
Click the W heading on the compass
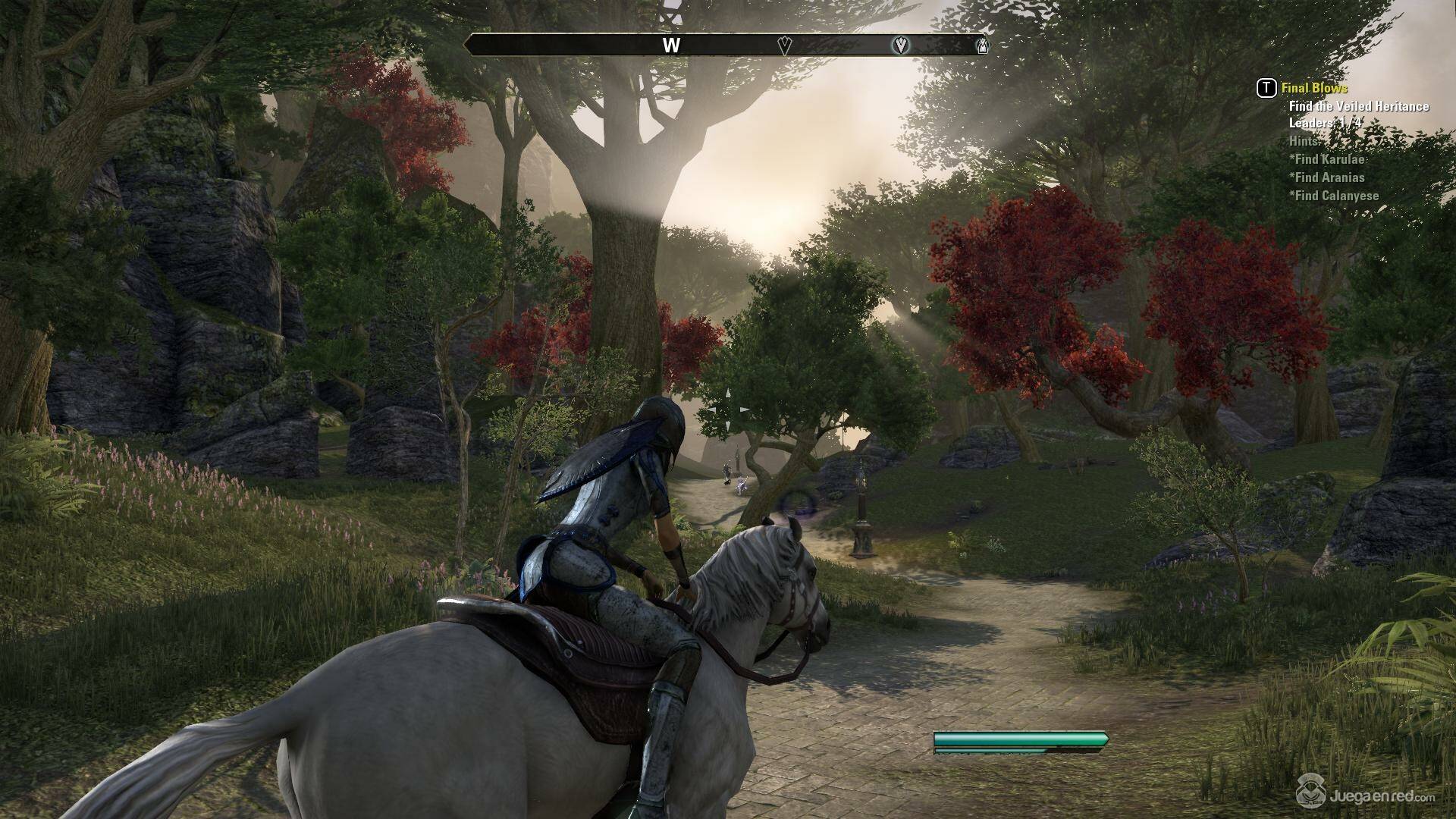coord(671,45)
